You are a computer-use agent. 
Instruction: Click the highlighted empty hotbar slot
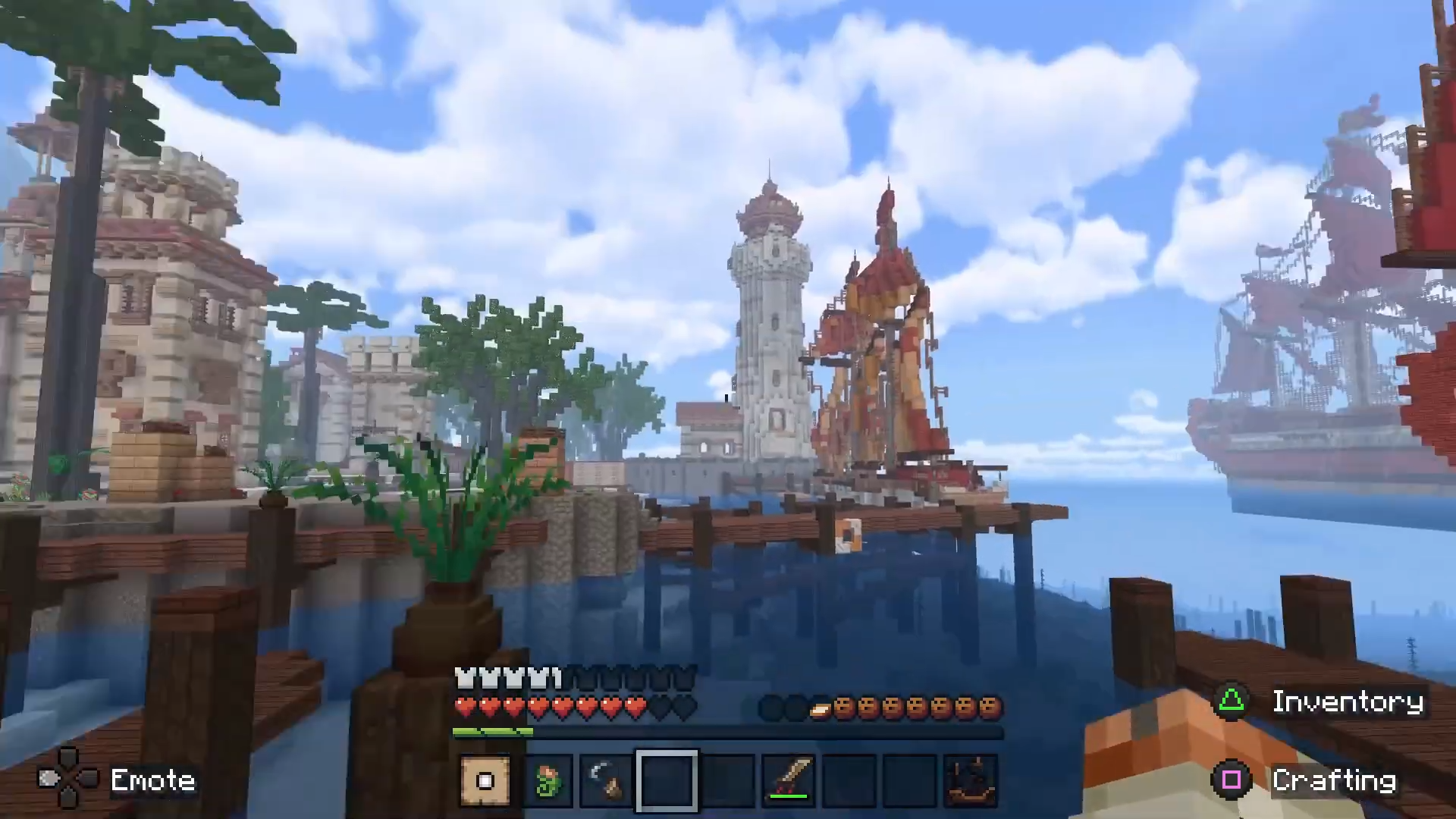click(667, 780)
